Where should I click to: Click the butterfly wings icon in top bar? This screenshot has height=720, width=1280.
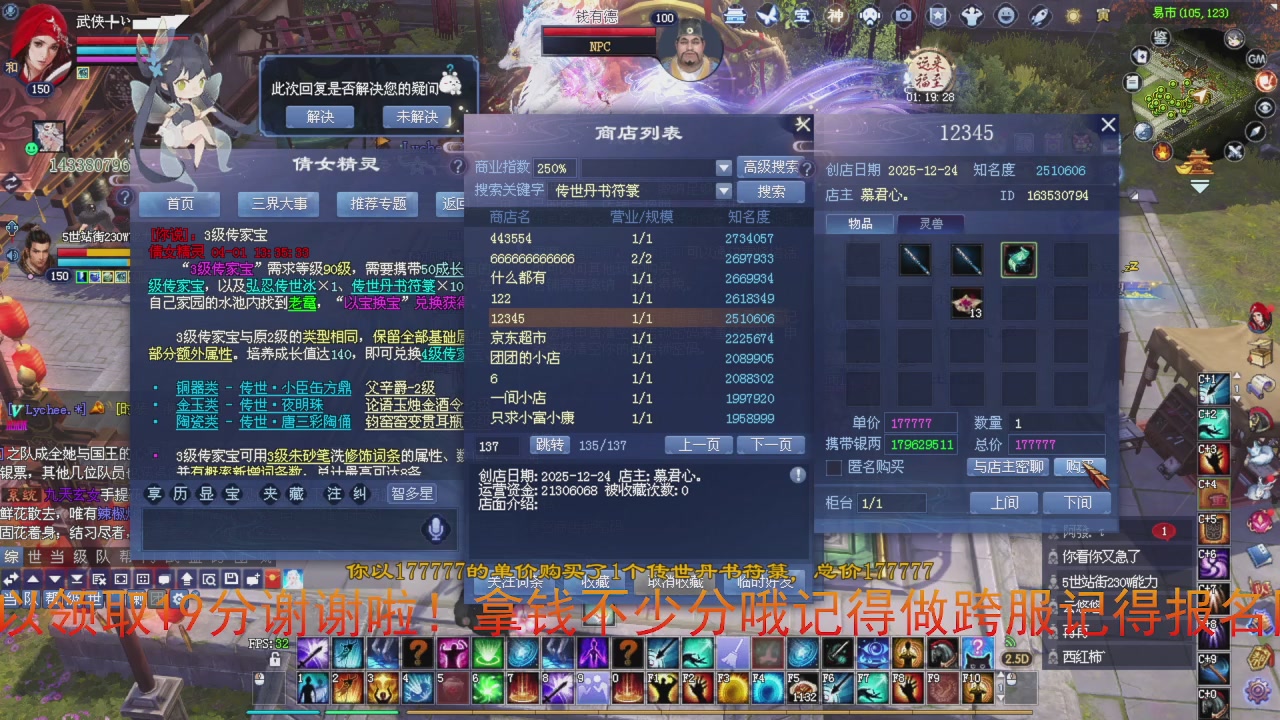[768, 14]
